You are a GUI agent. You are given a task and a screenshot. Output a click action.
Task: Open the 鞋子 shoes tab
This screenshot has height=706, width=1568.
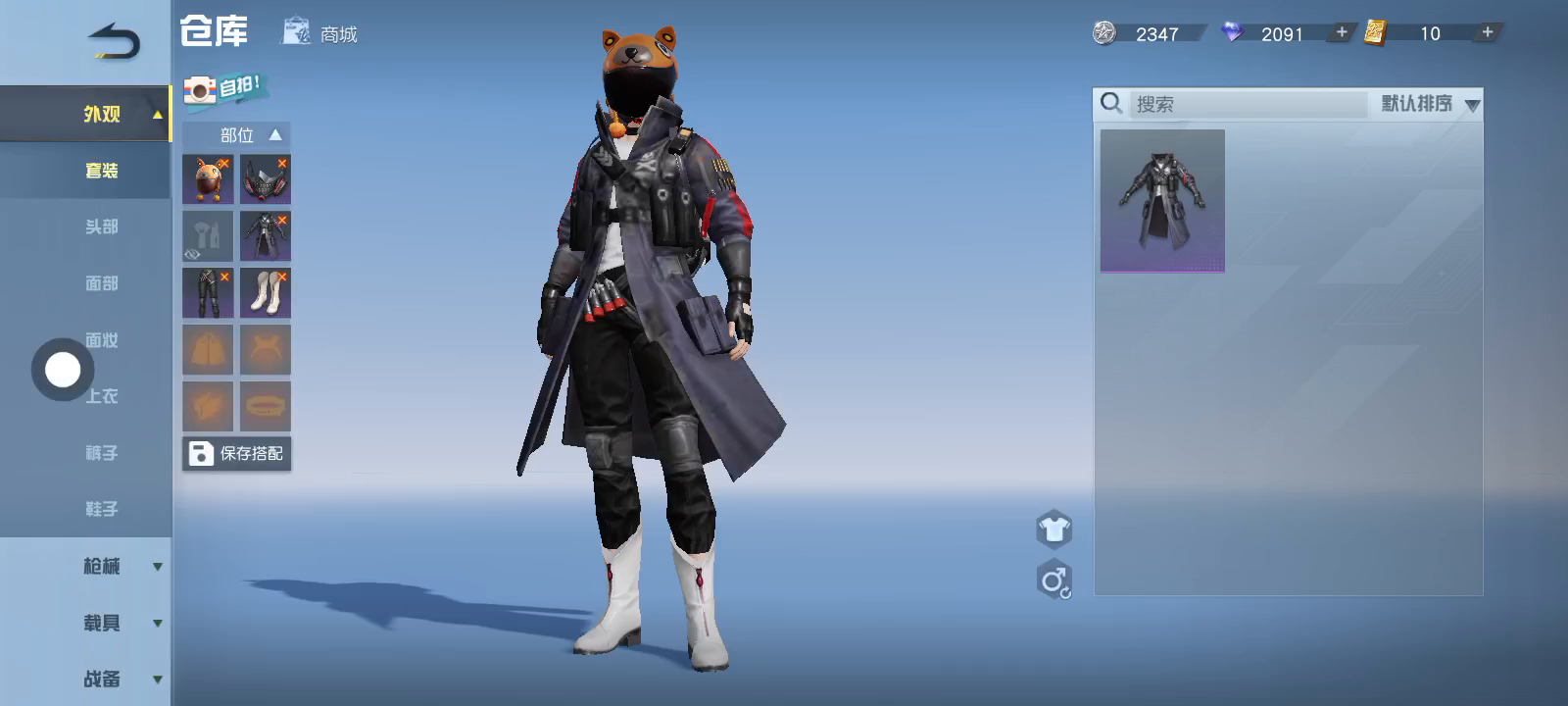(101, 509)
